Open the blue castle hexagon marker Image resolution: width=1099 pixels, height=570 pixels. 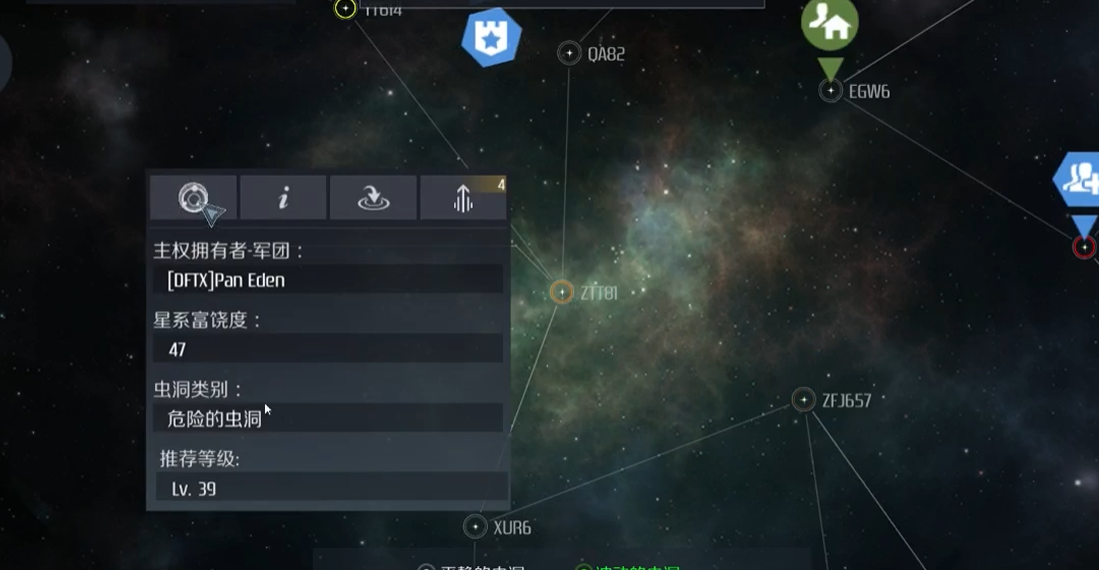491,37
